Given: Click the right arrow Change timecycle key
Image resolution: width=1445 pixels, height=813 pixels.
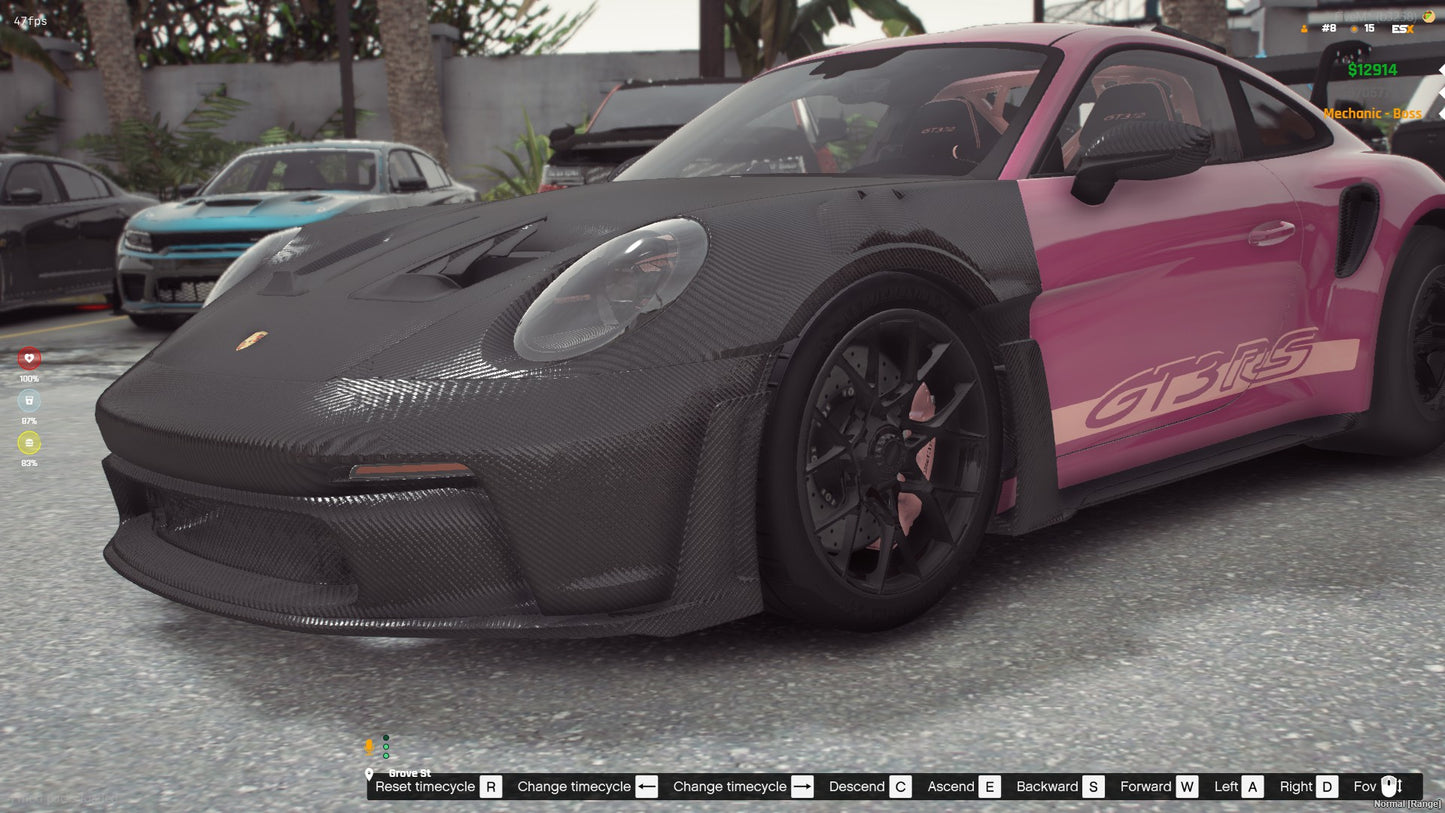Looking at the screenshot, I should click(x=802, y=786).
